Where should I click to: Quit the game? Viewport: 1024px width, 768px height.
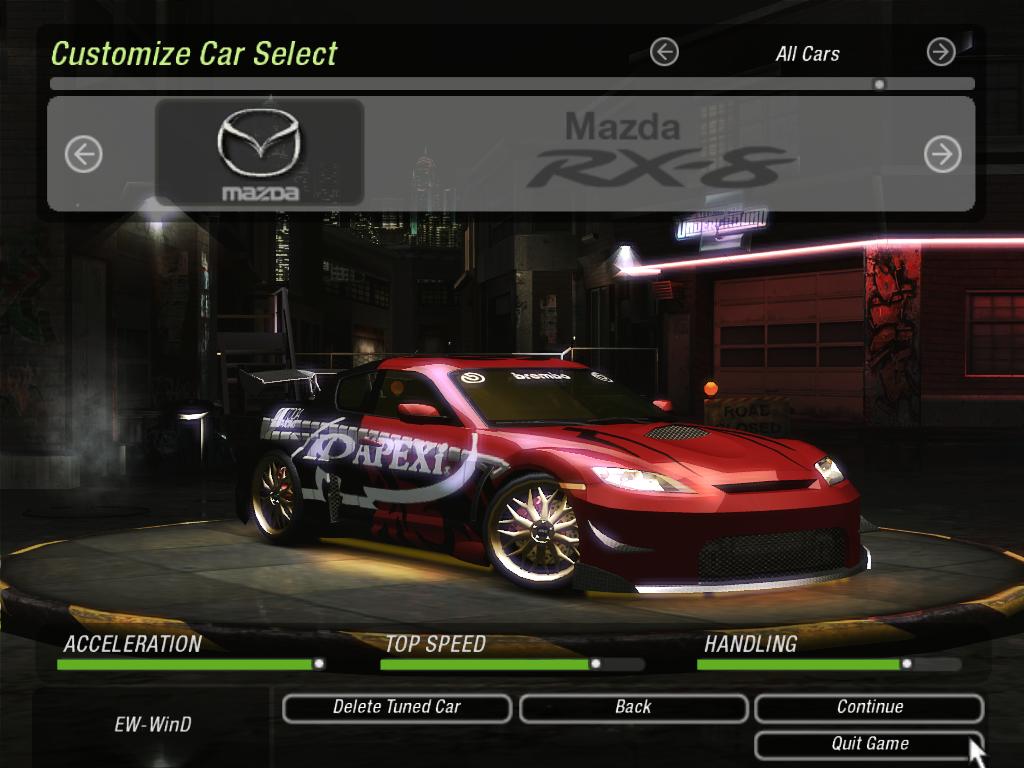[869, 744]
